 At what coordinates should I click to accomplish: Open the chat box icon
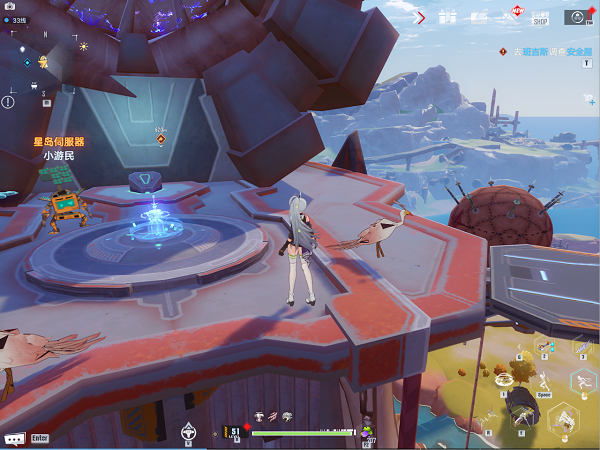[x=13, y=438]
